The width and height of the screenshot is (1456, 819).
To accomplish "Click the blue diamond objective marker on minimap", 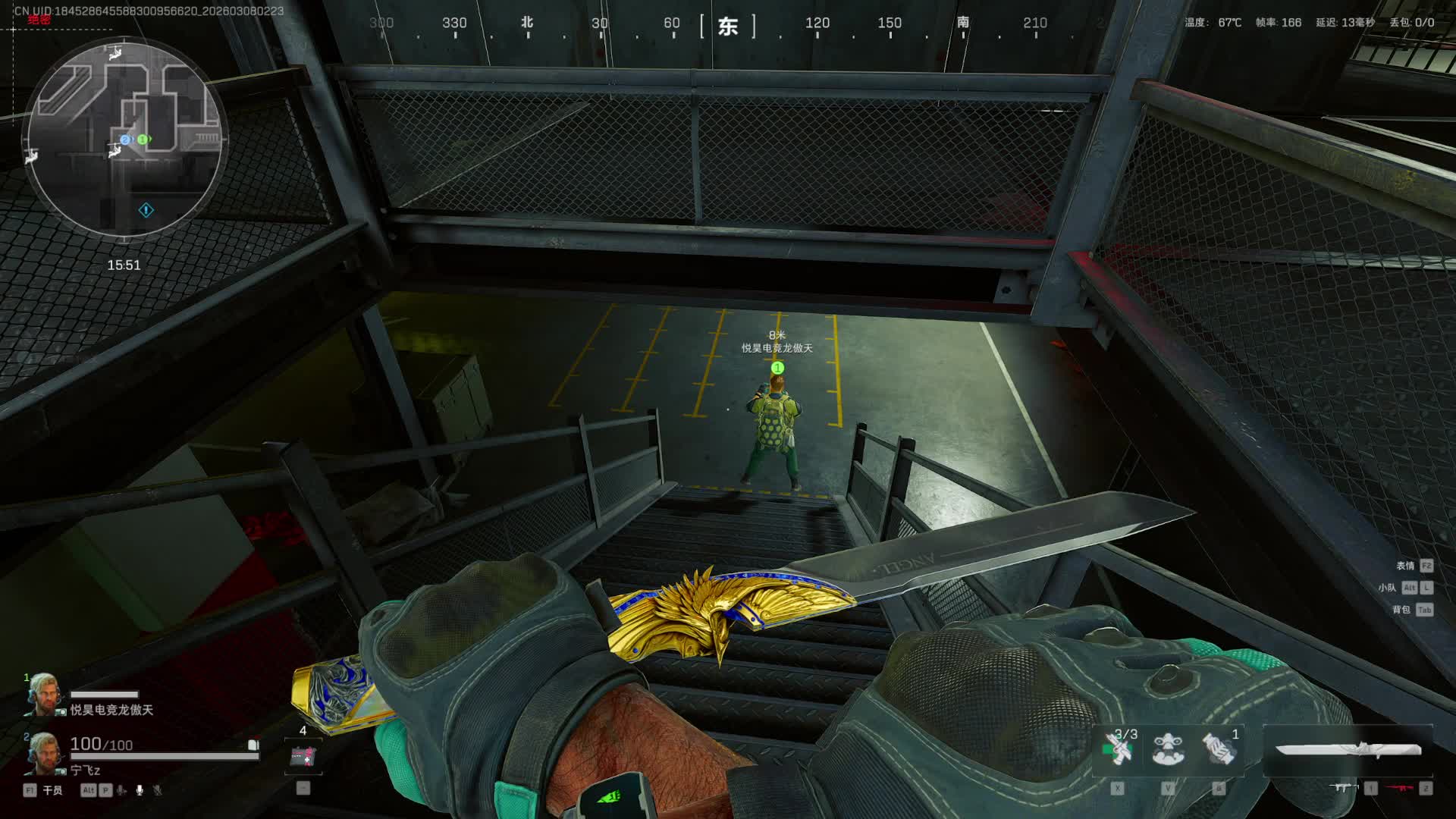I will (x=146, y=210).
